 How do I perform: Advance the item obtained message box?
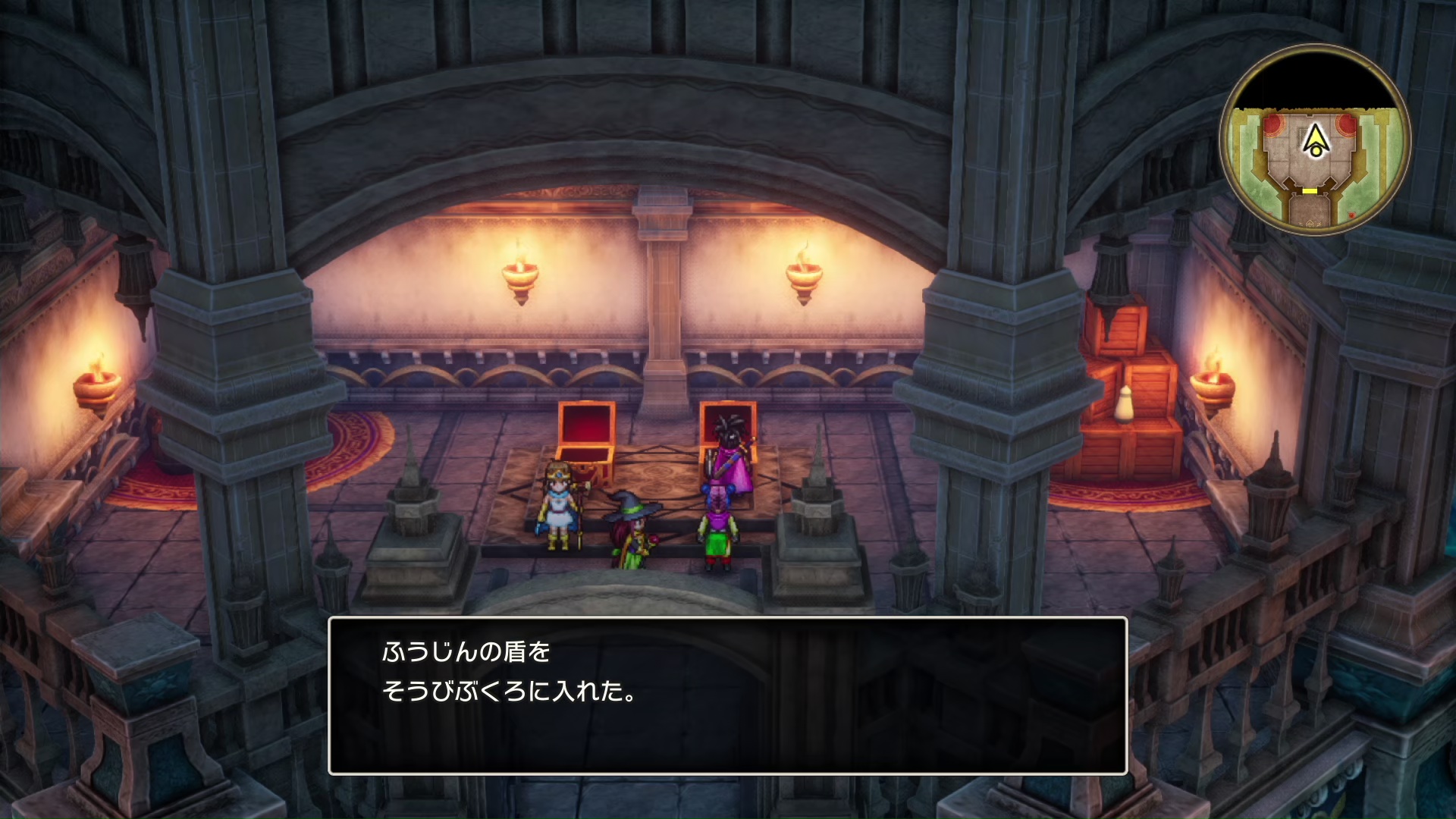point(727,695)
